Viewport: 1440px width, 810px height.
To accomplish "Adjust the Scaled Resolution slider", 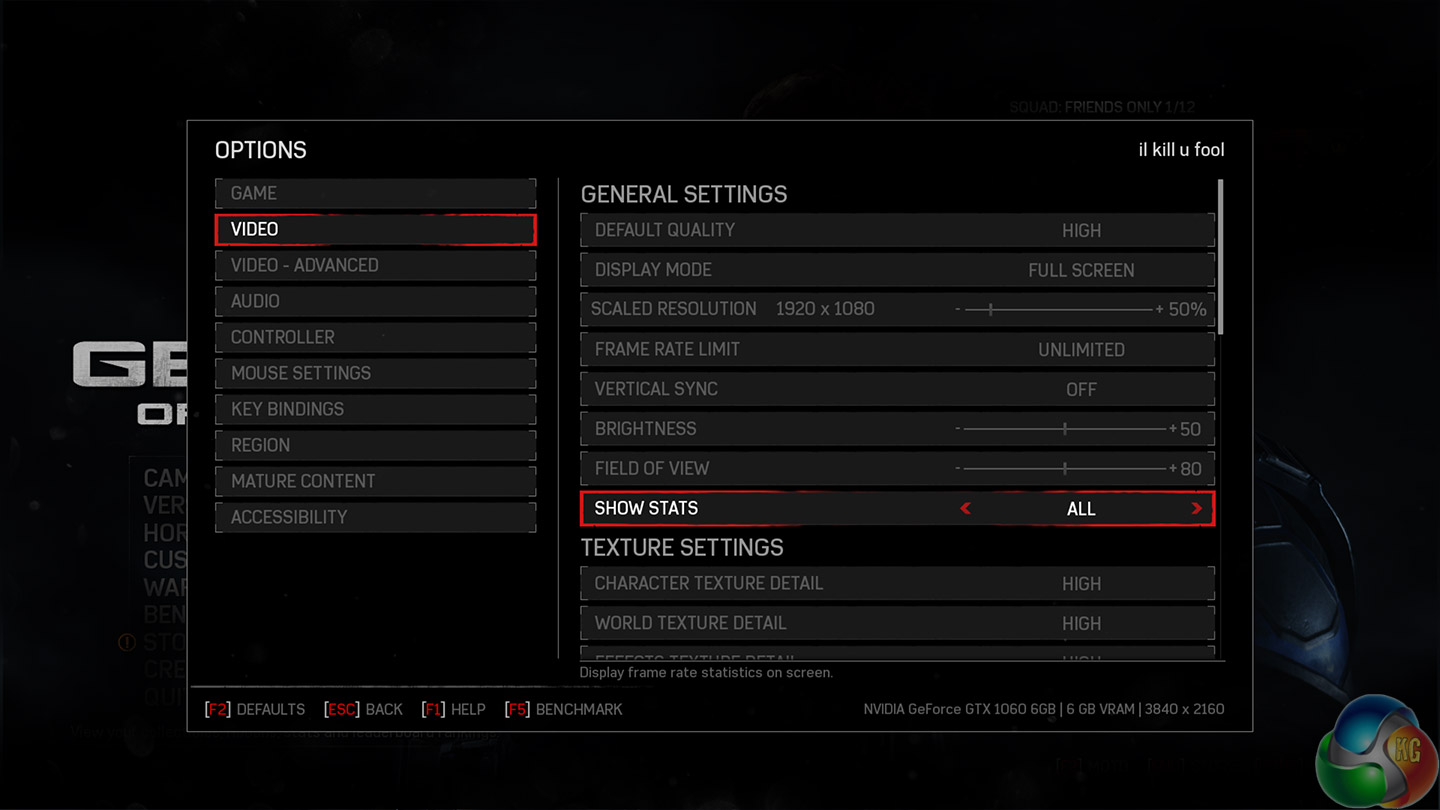I will (991, 310).
